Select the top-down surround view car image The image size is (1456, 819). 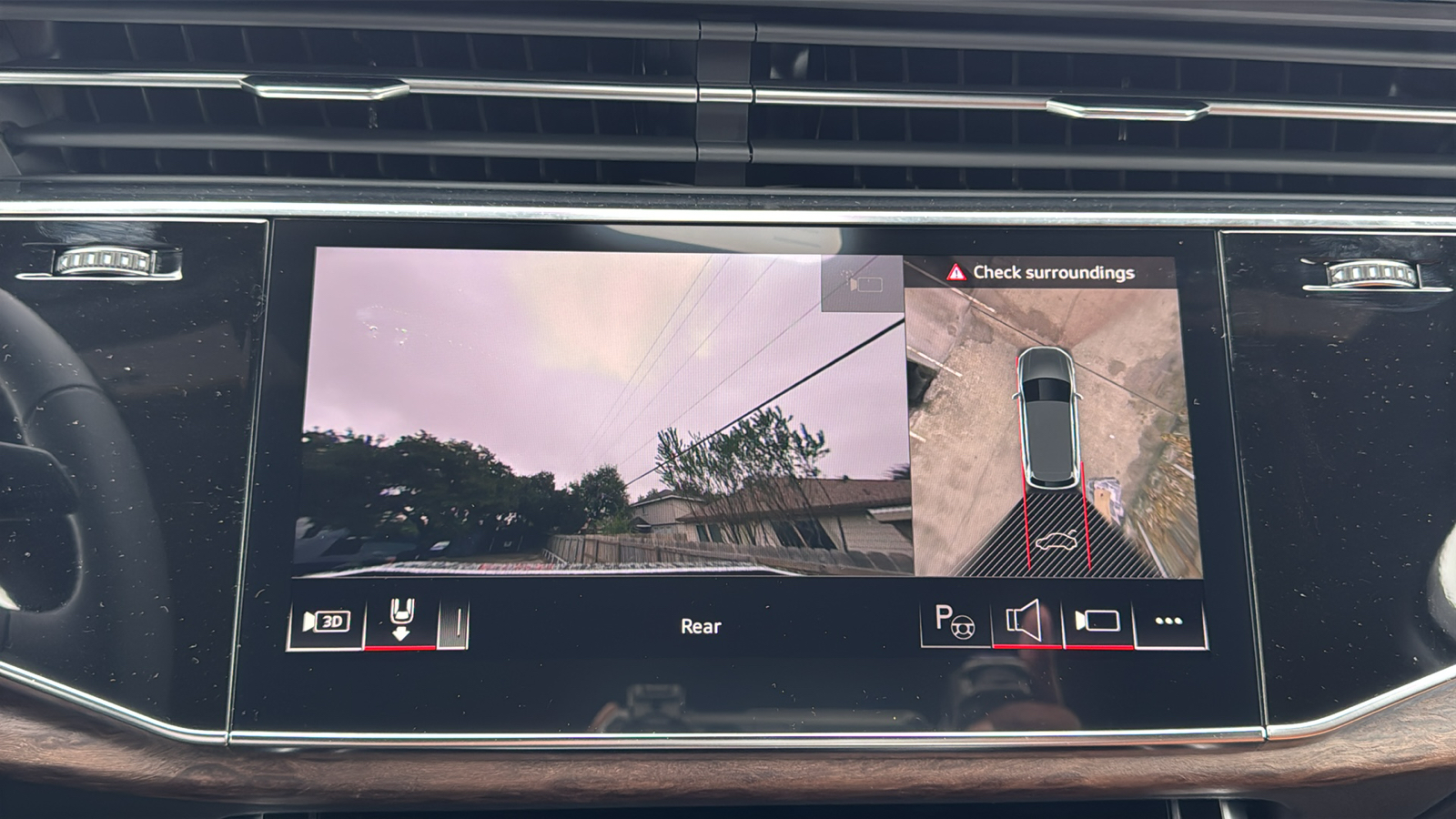tap(1049, 416)
